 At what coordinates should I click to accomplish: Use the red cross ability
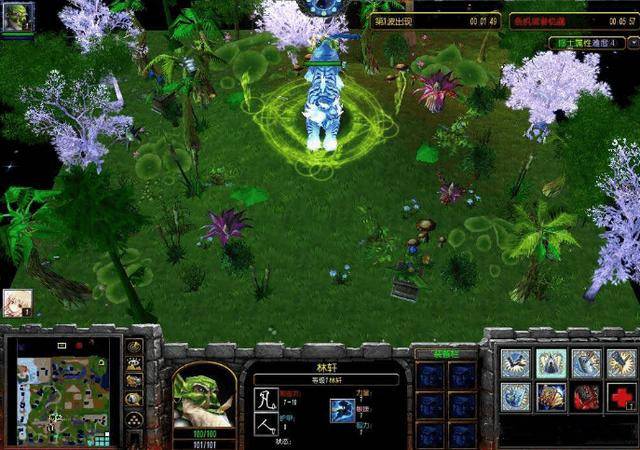[x=620, y=397]
